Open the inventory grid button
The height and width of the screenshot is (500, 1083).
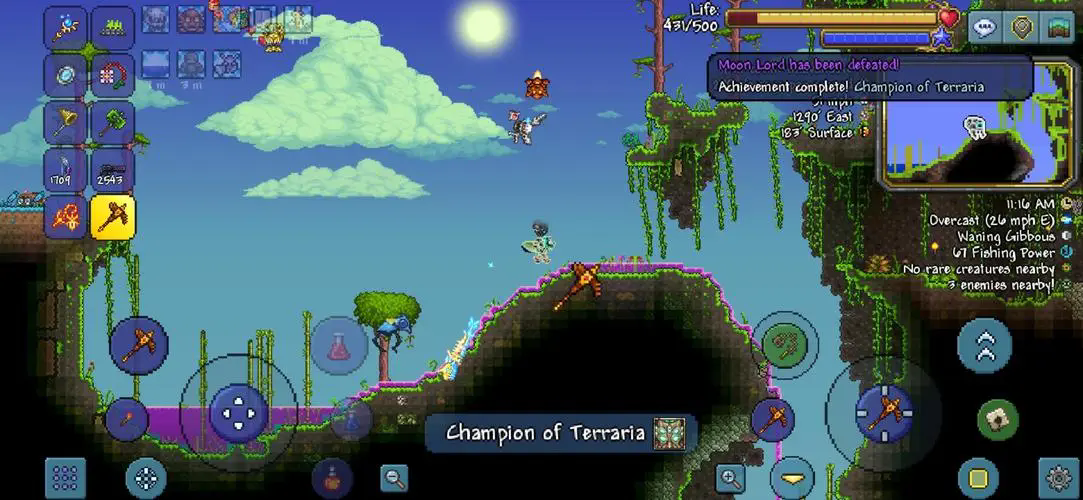(x=65, y=478)
